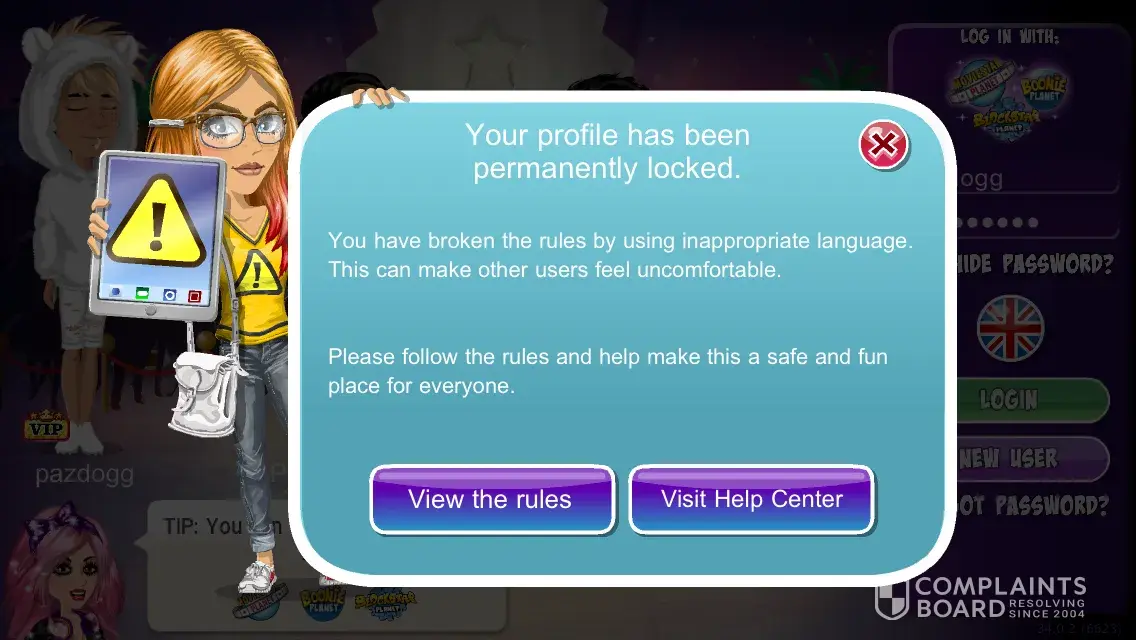Change language via British flag icon

click(x=1010, y=329)
